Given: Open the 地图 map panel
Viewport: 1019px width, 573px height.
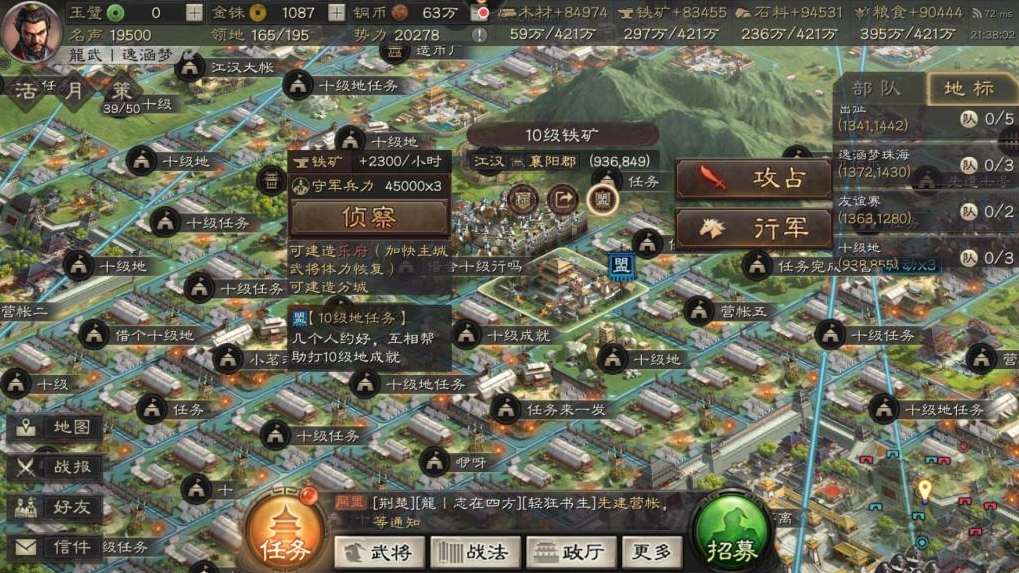Looking at the screenshot, I should [x=58, y=428].
